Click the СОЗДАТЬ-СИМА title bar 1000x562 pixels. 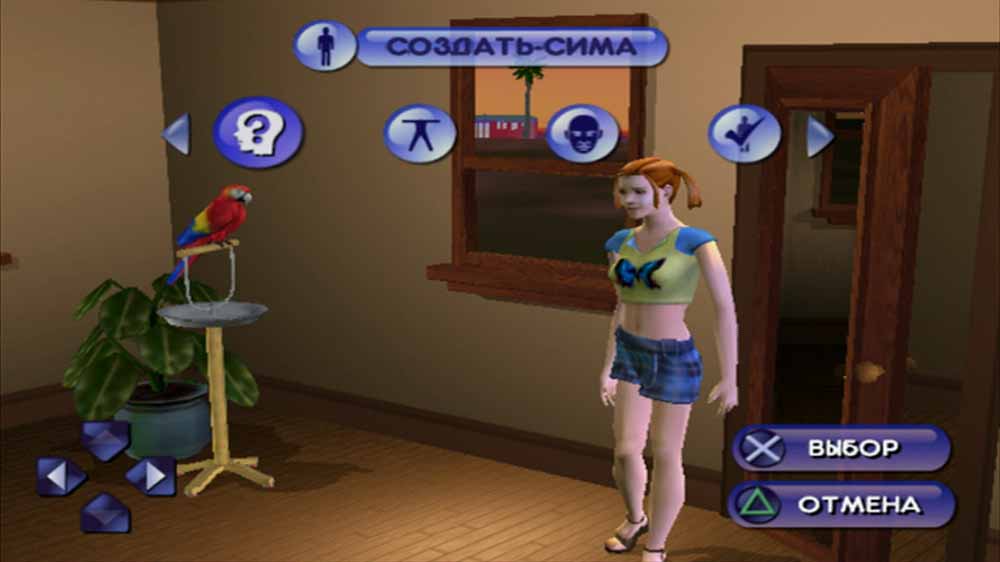pos(511,47)
